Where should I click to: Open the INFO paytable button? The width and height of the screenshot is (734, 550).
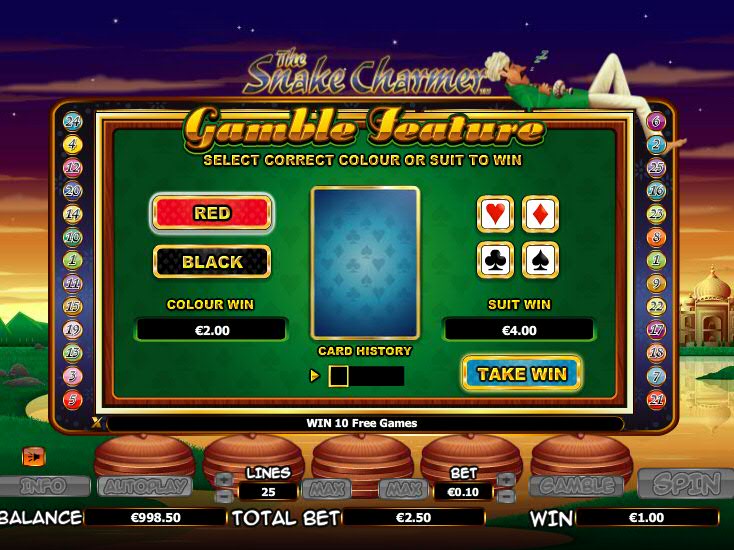(x=43, y=487)
